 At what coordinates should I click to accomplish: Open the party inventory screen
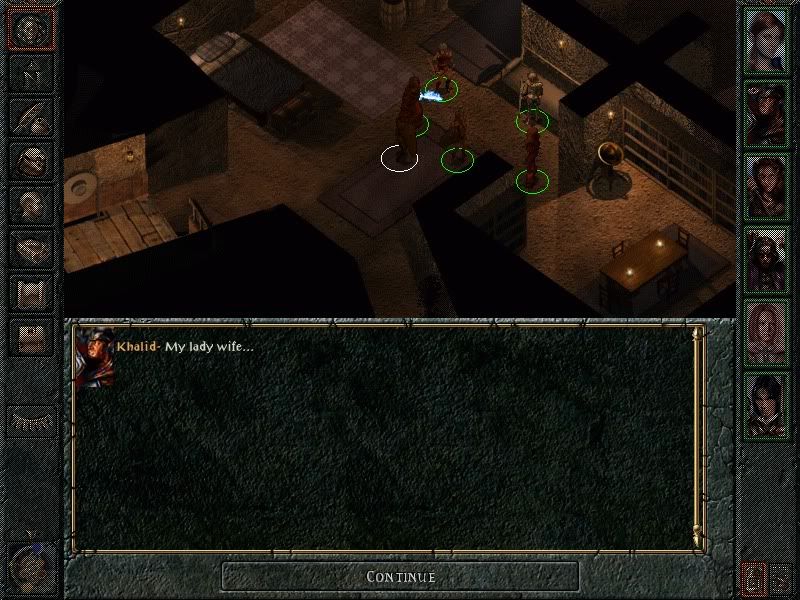pos(32,159)
